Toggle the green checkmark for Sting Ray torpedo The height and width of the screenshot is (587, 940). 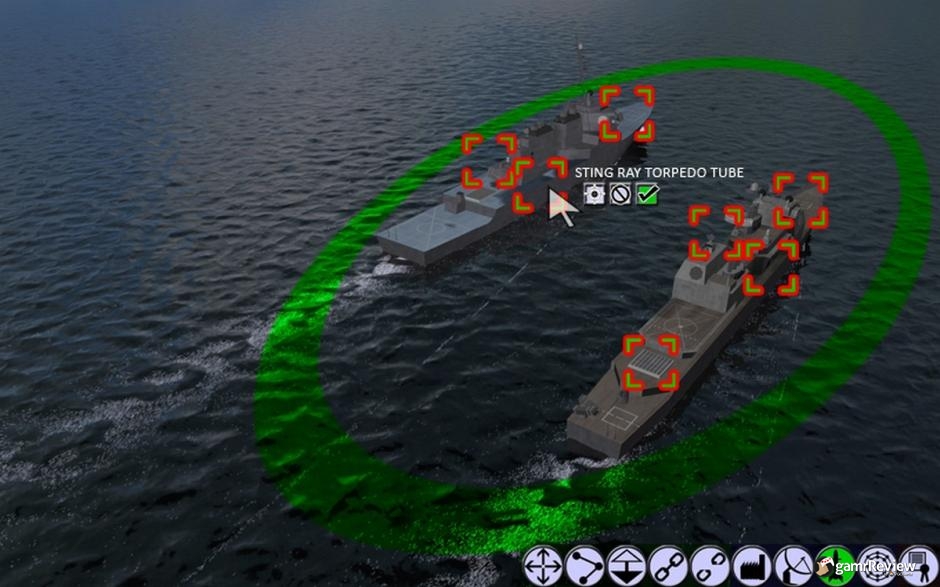(x=647, y=195)
